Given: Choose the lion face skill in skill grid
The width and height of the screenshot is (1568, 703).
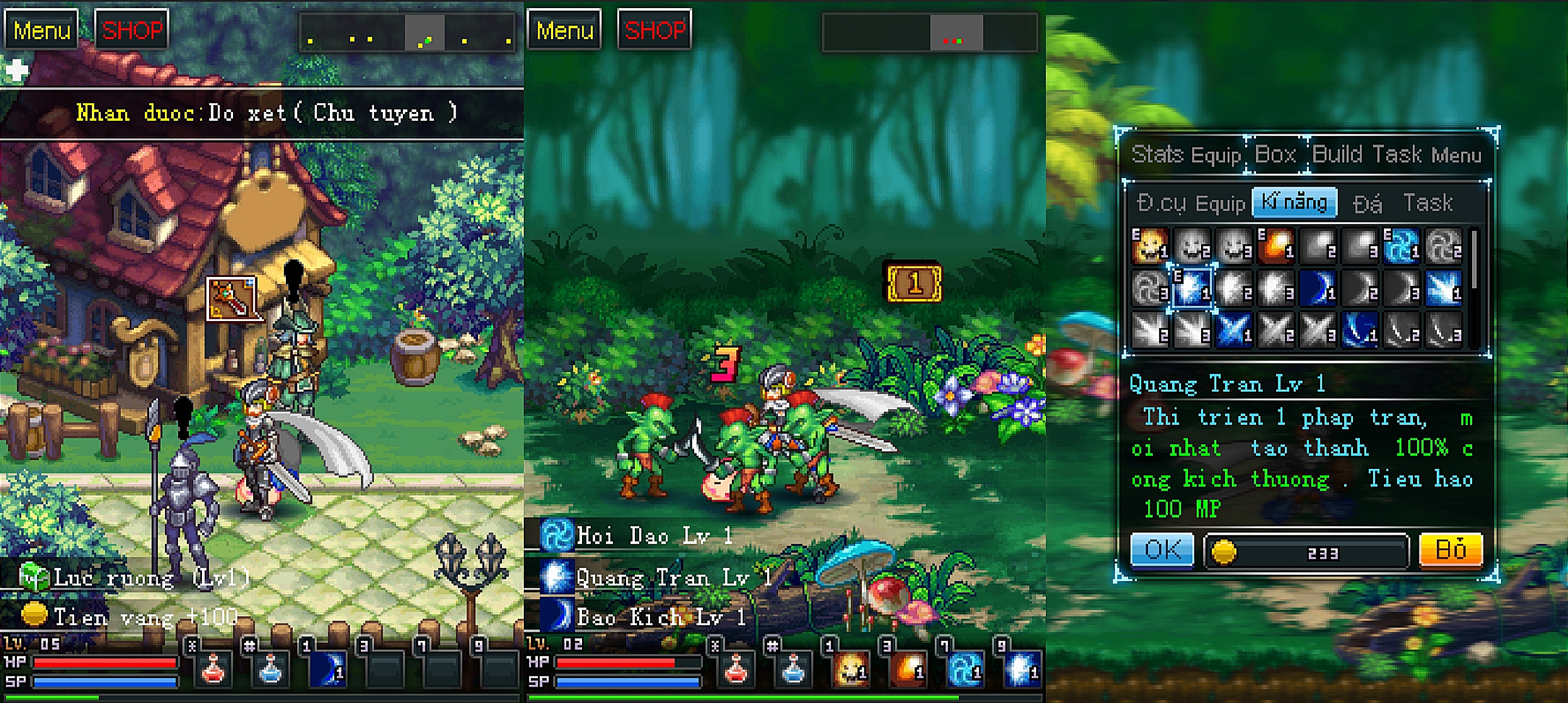Looking at the screenshot, I should coord(1150,245).
